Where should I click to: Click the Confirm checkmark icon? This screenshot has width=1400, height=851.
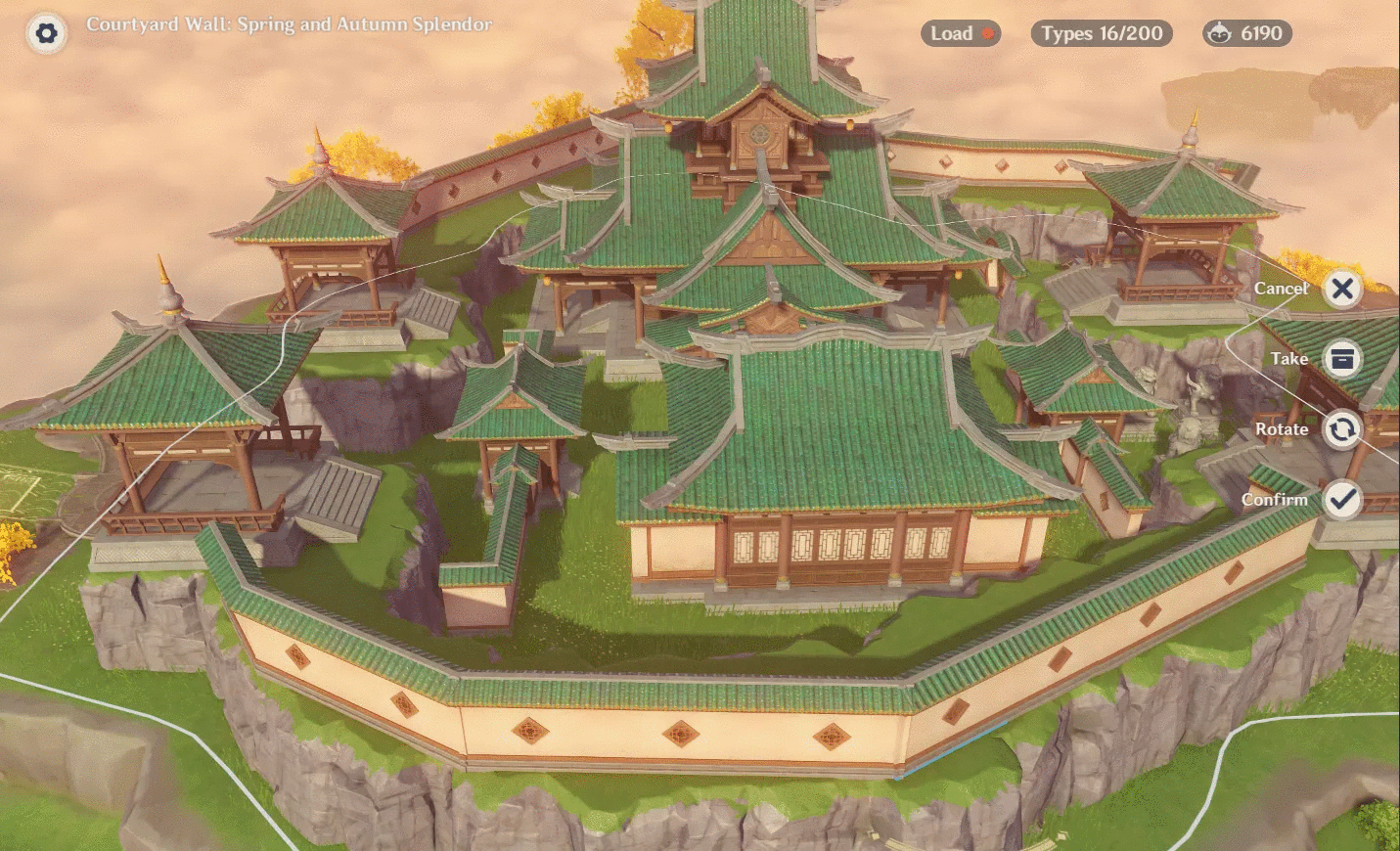coord(1342,500)
